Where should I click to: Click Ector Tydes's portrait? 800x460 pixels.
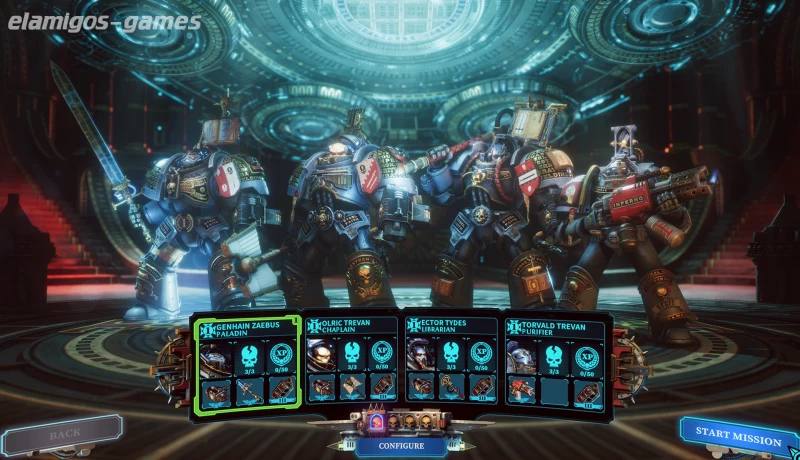click(x=420, y=356)
